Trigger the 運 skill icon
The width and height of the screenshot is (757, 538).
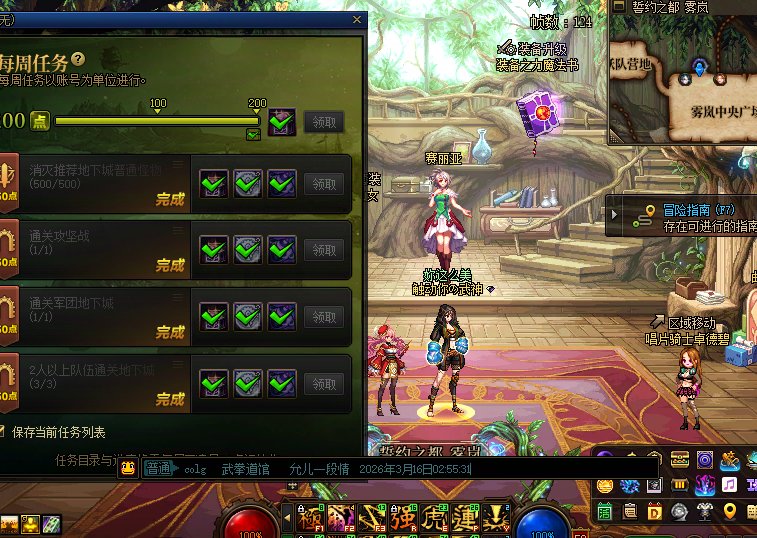(465, 517)
